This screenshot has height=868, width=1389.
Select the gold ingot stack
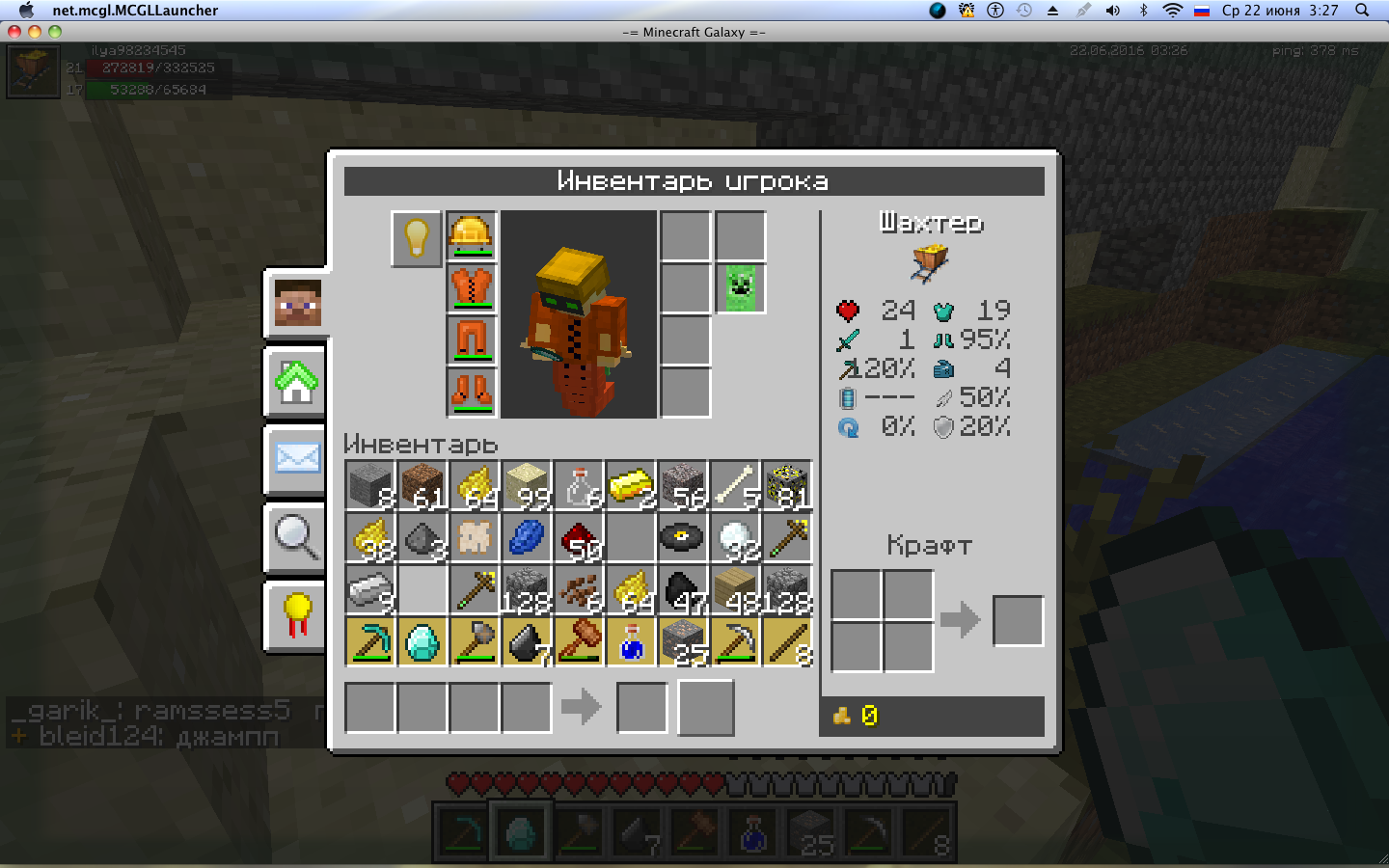[x=631, y=485]
